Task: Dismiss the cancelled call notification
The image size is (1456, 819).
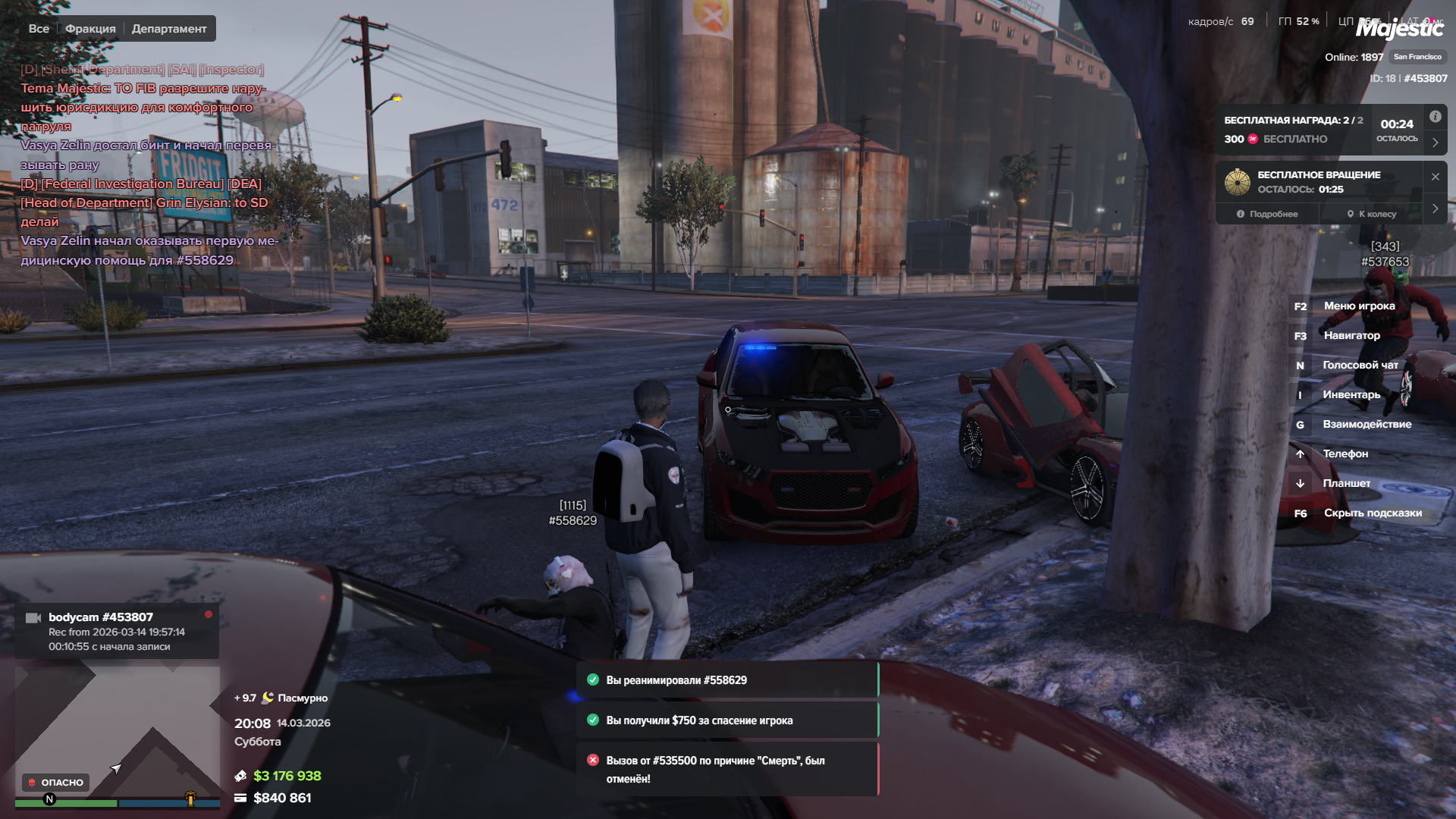Action: point(726,769)
